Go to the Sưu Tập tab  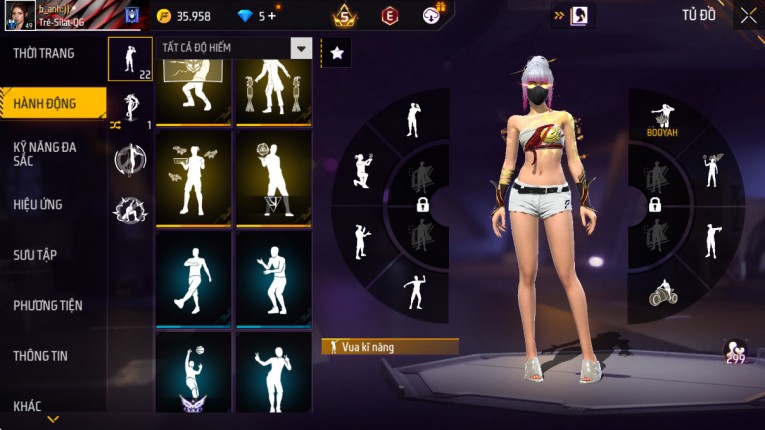pos(35,255)
